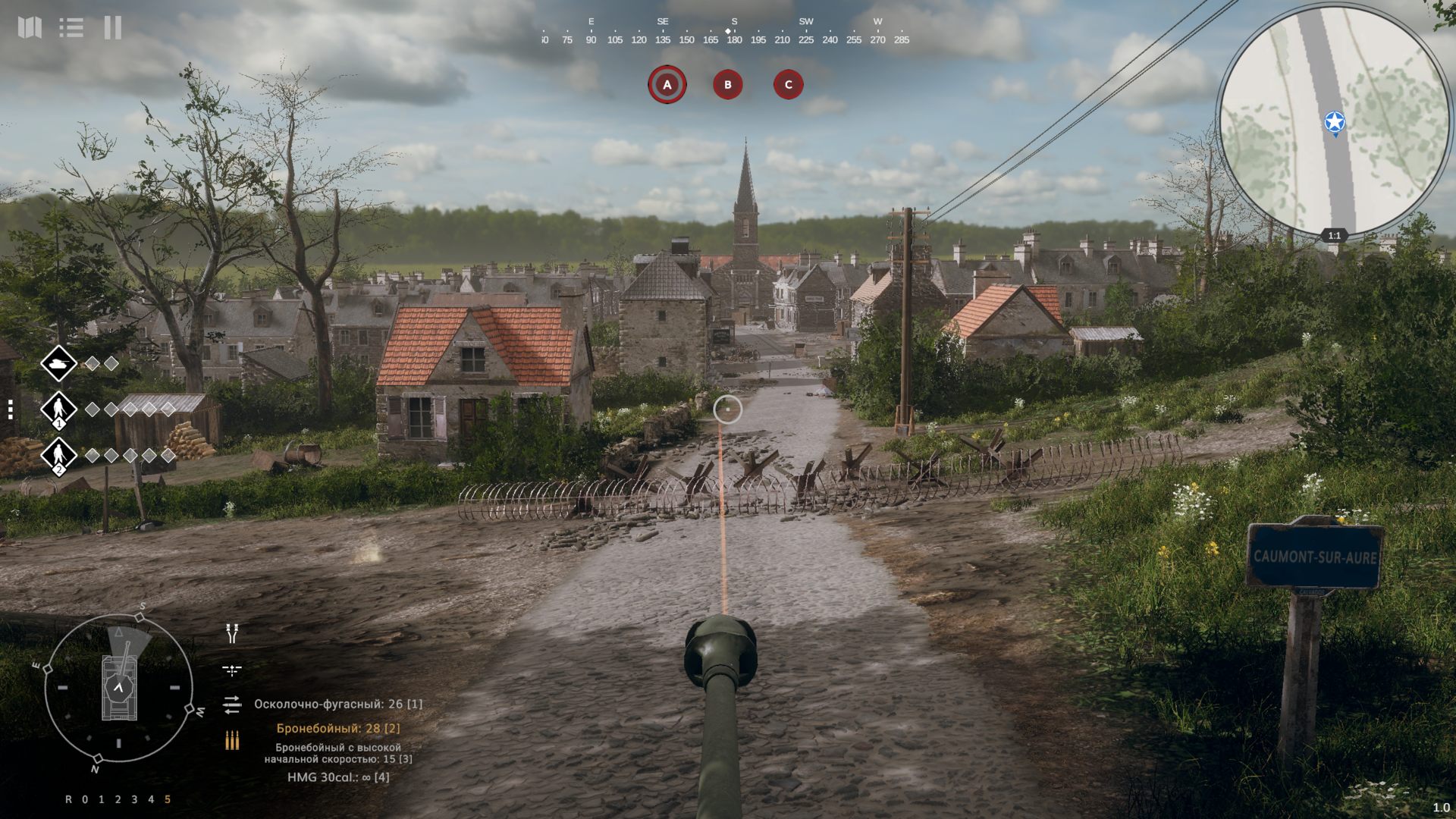Click the circular minimap

1333,121
